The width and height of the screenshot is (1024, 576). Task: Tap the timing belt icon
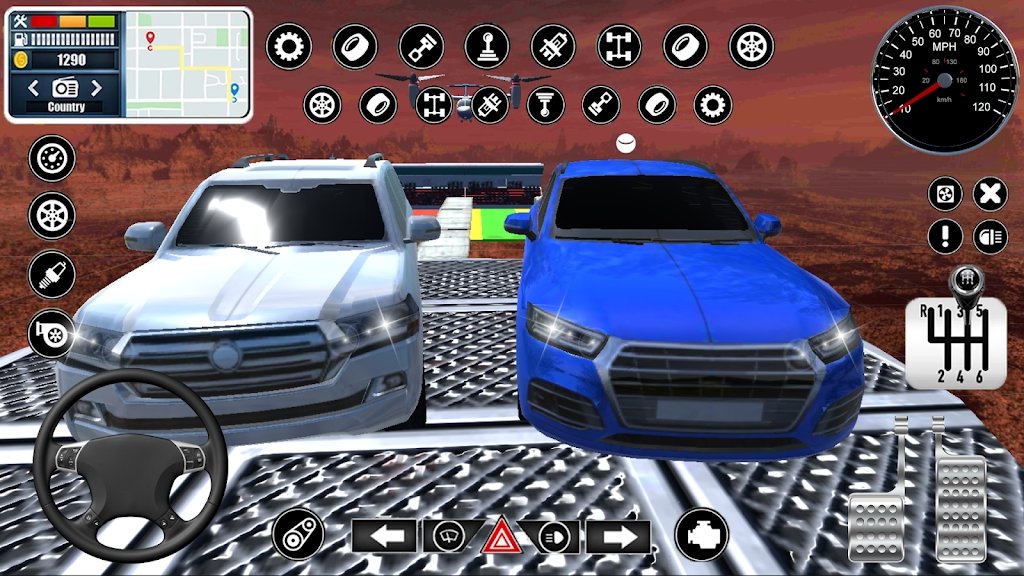297,534
